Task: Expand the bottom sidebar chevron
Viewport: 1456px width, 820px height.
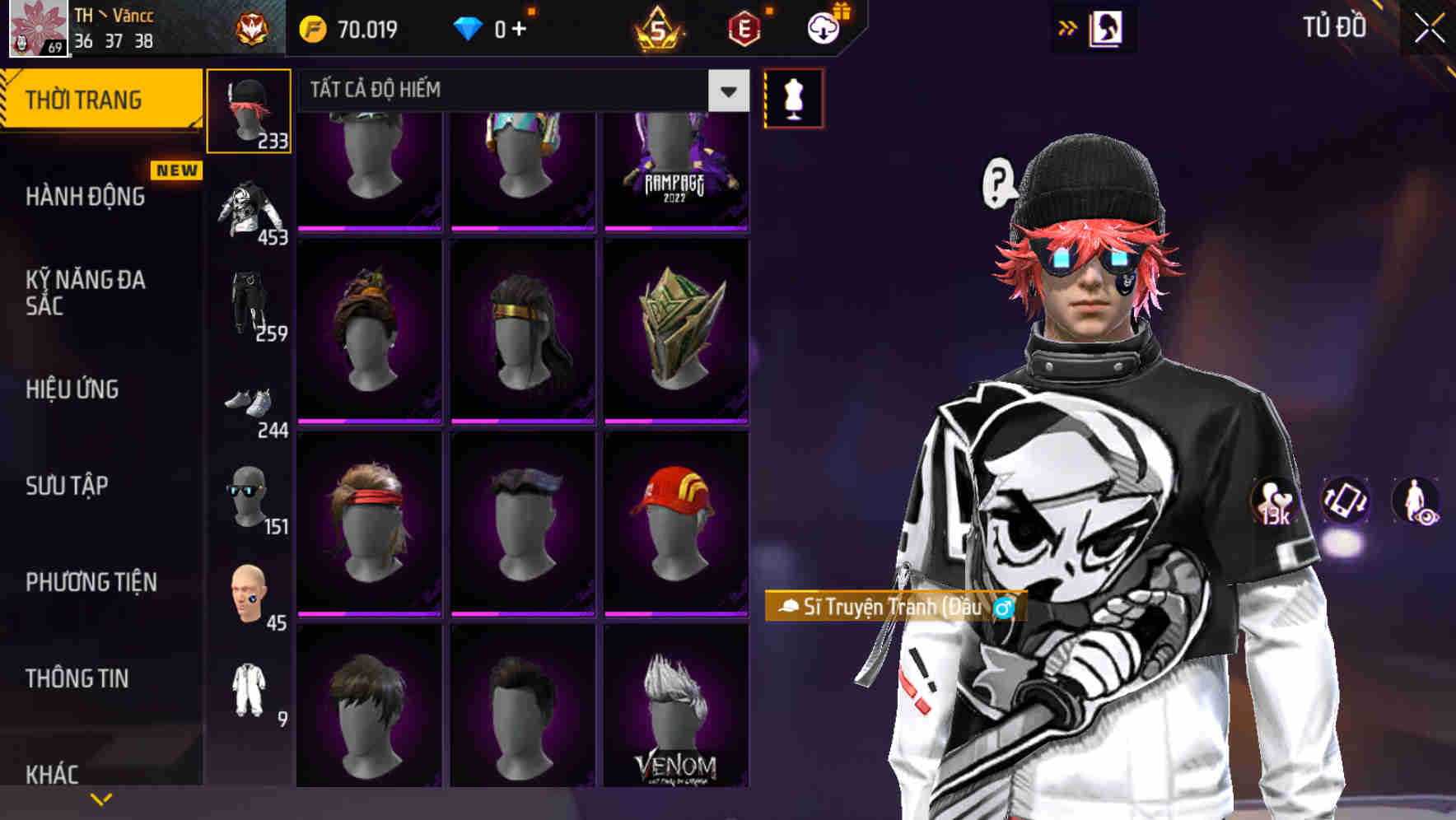Action: coord(101,799)
